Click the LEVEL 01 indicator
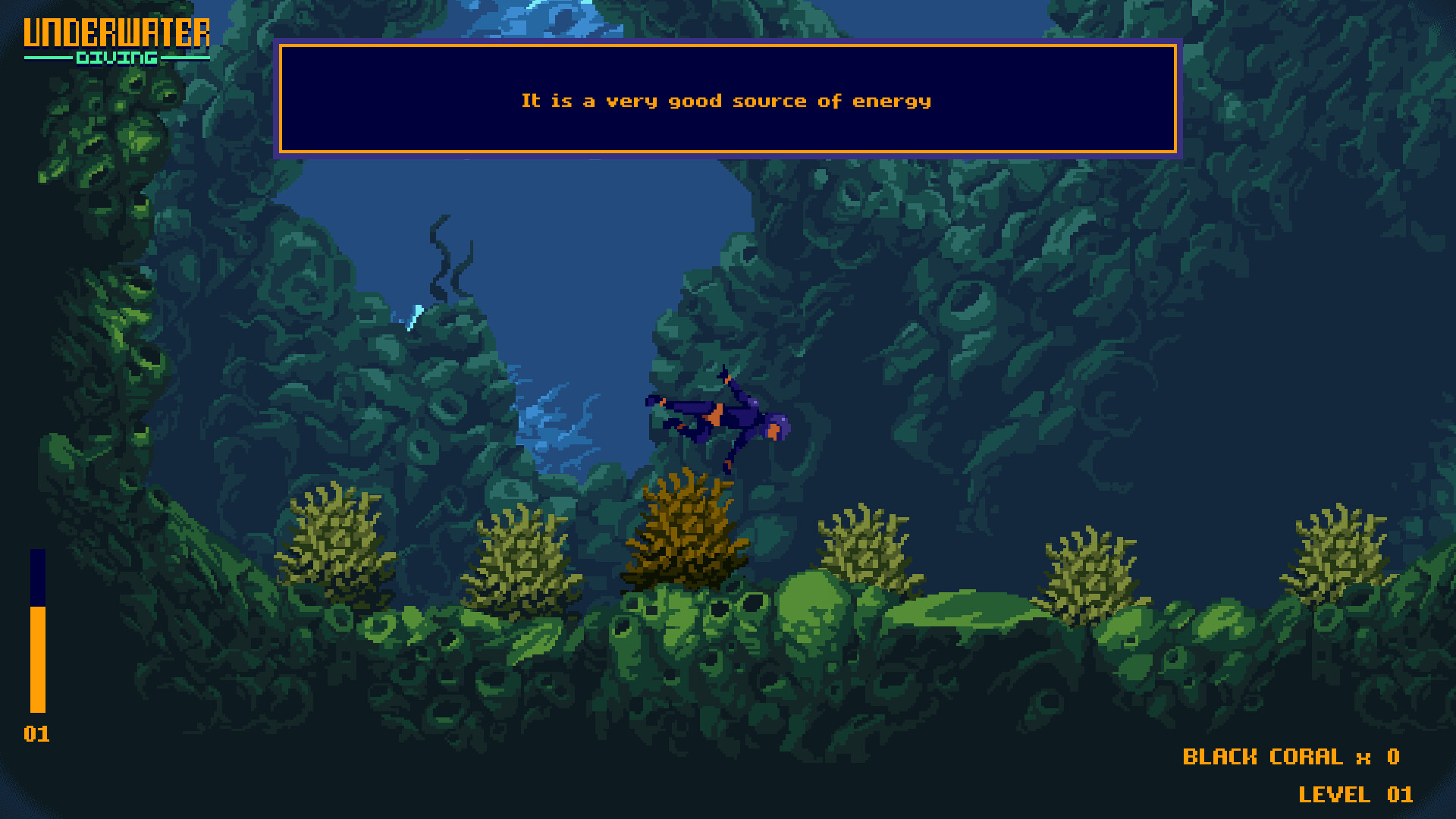 click(1354, 795)
